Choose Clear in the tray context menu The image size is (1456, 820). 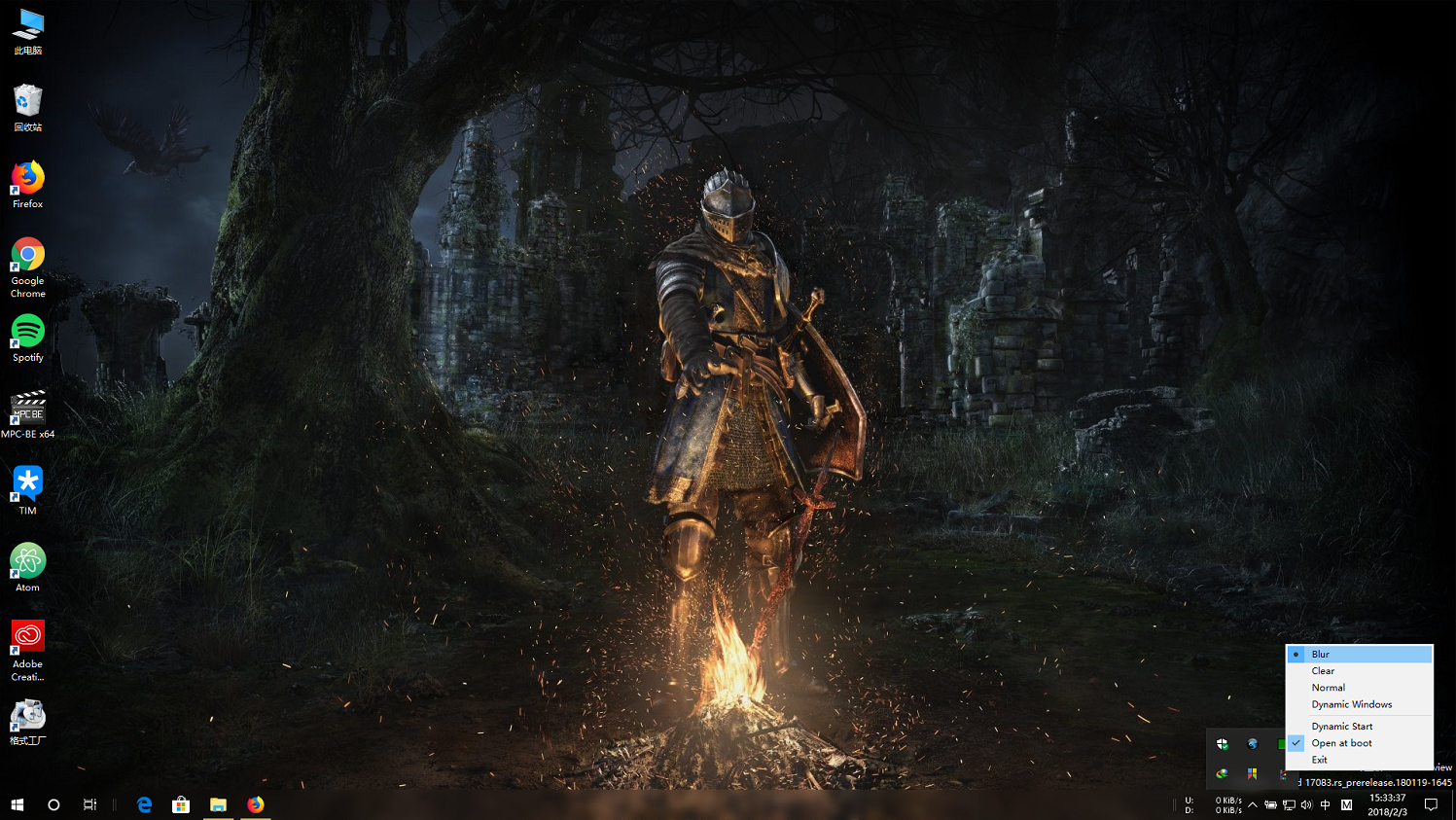pyautogui.click(x=1323, y=671)
